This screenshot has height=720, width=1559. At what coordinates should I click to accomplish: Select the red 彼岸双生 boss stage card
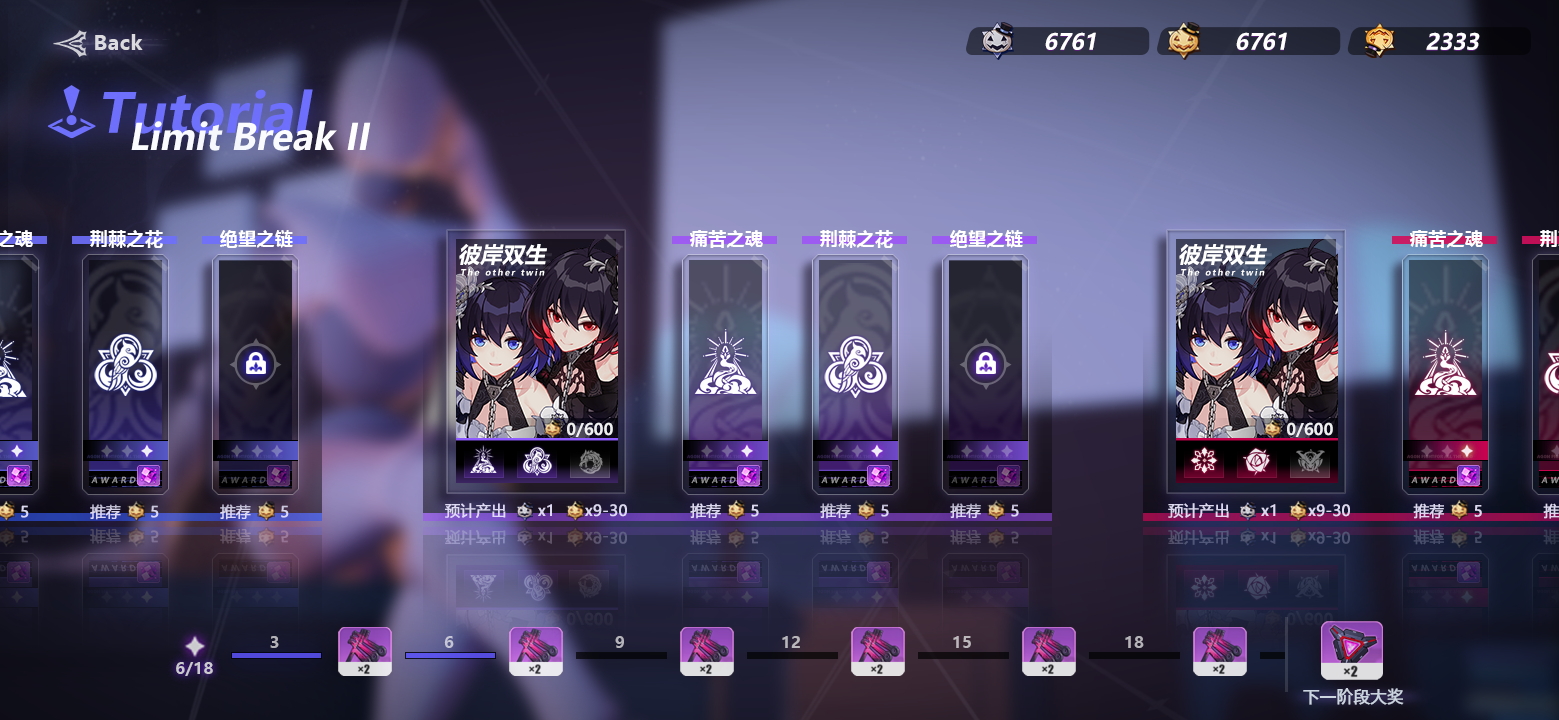point(1256,360)
